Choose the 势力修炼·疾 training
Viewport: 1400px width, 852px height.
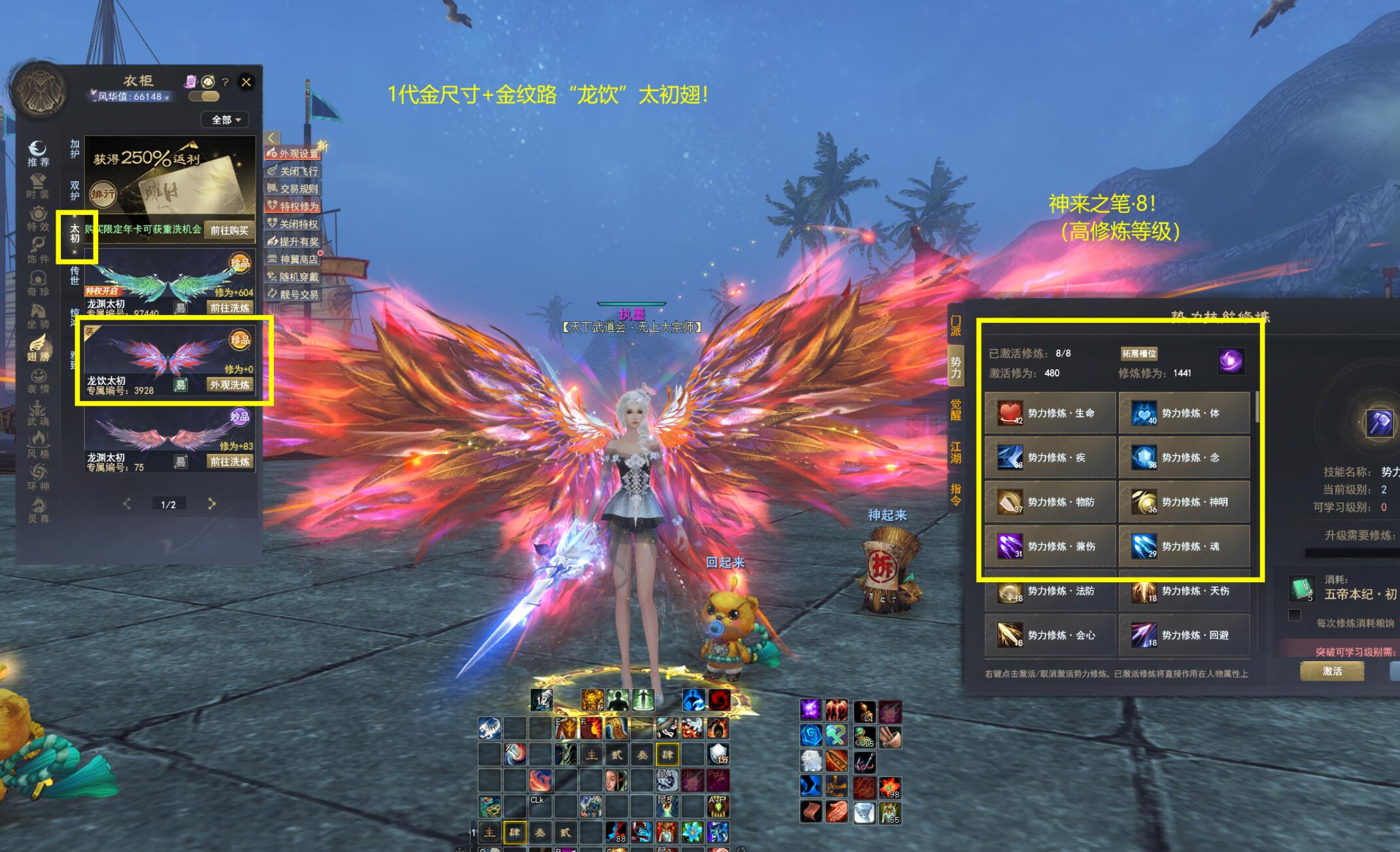coord(1050,457)
